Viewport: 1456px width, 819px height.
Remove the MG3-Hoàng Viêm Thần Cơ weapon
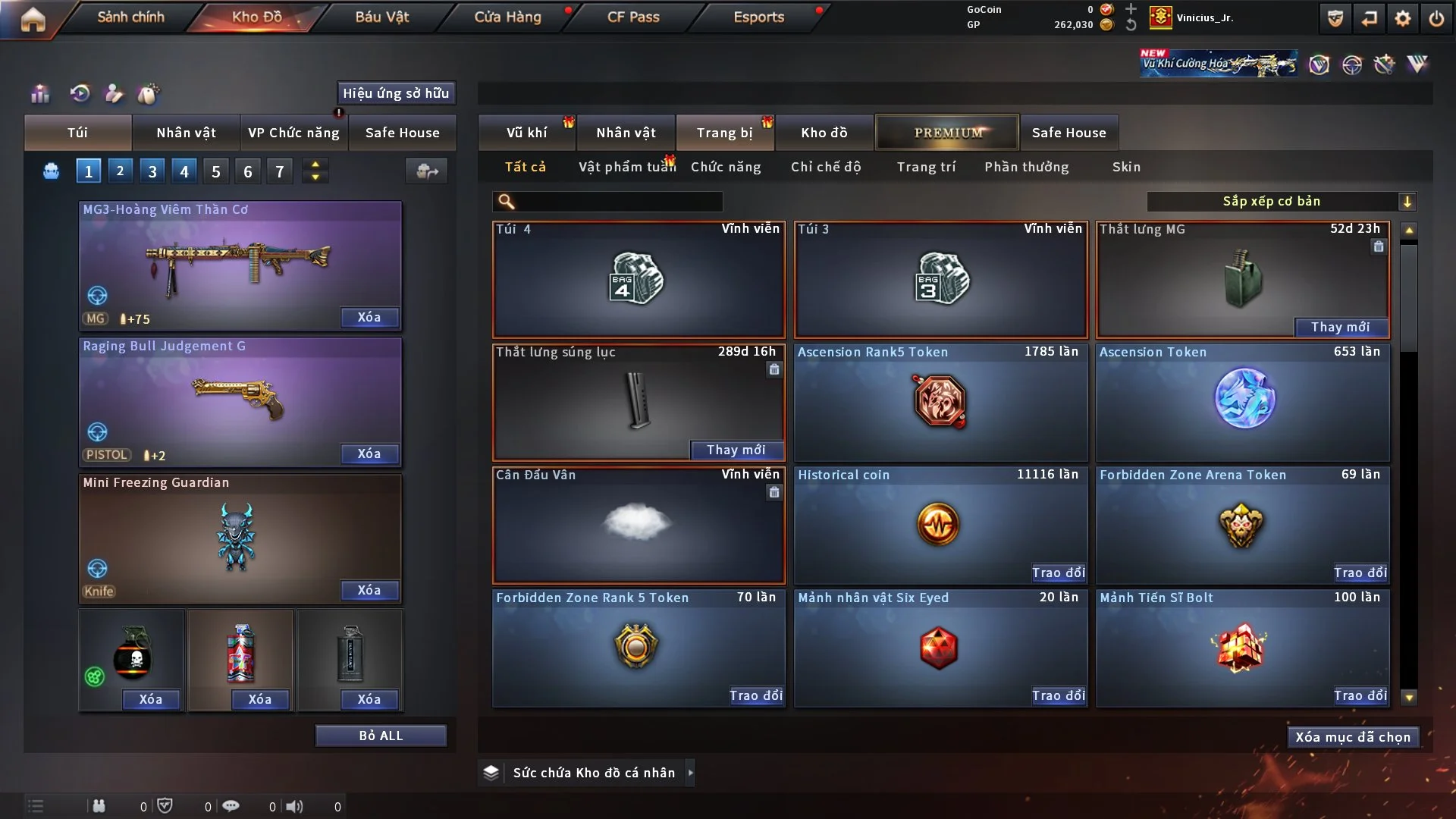tap(369, 317)
